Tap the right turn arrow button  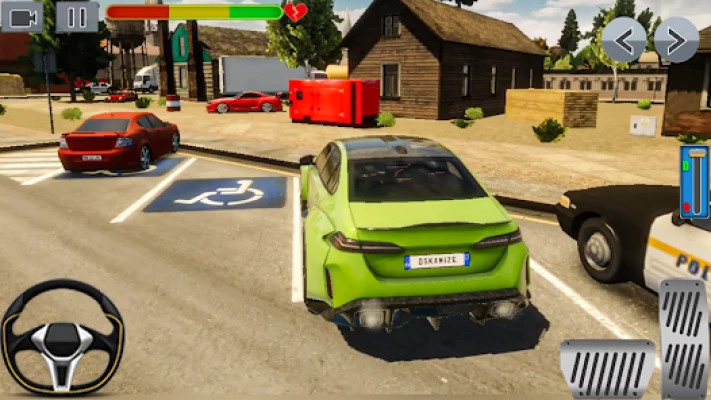click(676, 40)
